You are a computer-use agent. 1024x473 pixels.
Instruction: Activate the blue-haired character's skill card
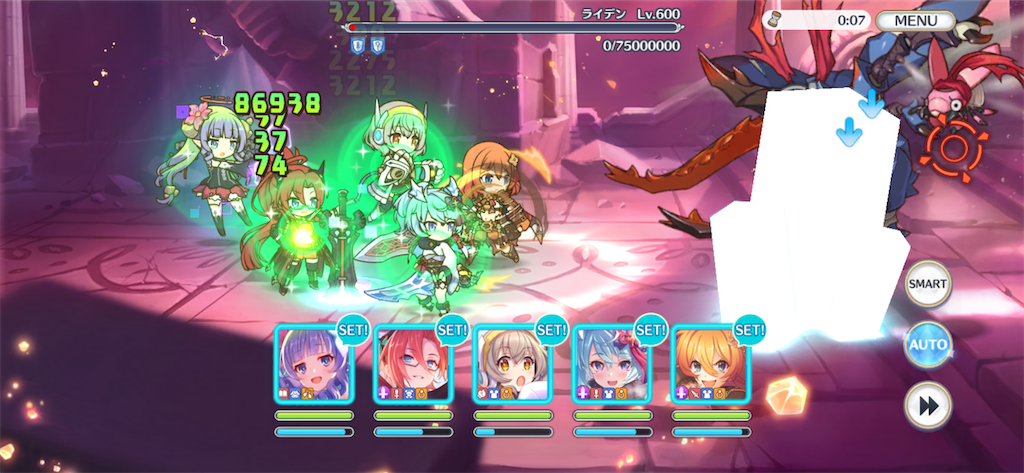pyautogui.click(x=612, y=364)
